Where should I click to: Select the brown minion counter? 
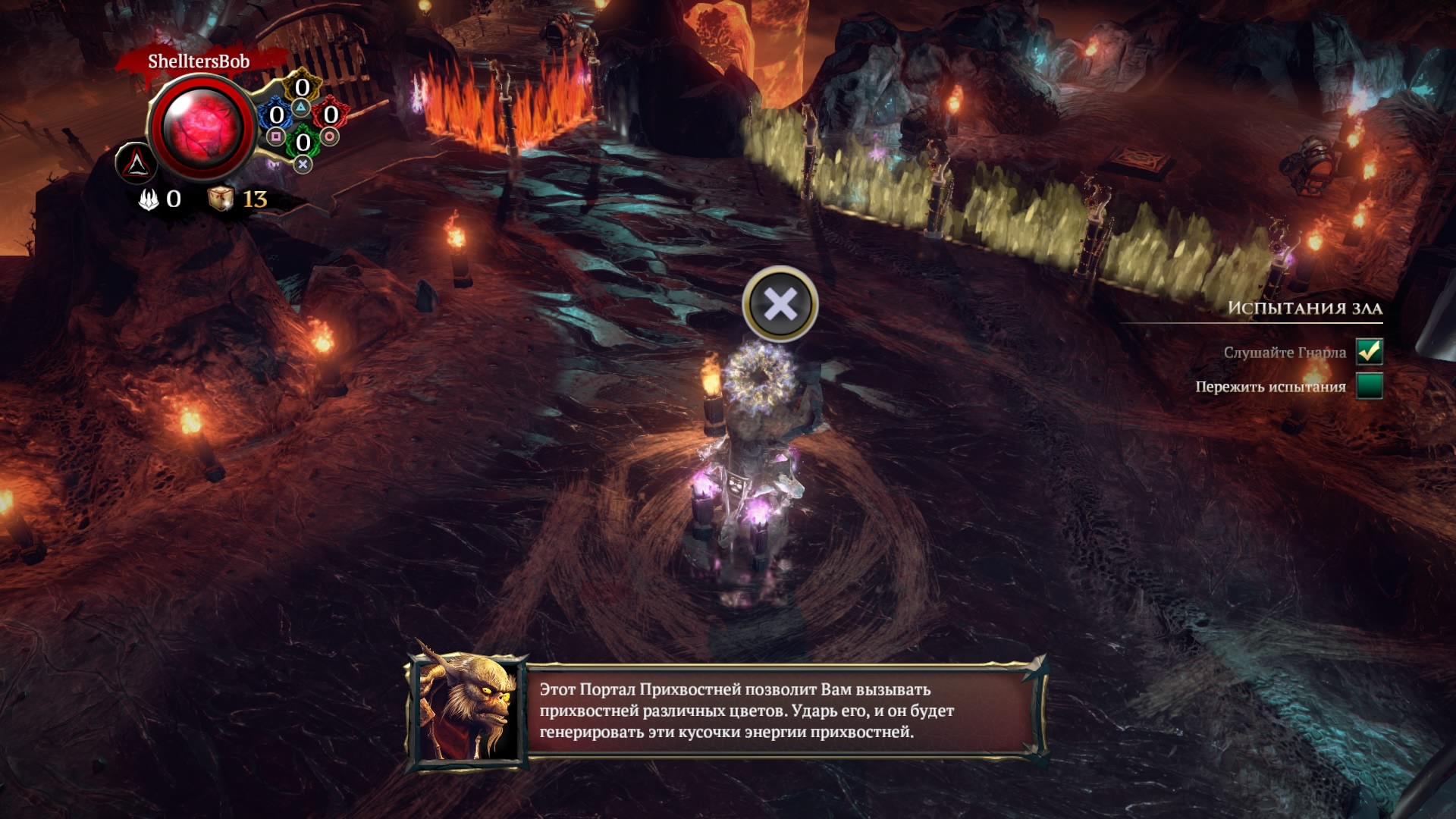coord(302,88)
